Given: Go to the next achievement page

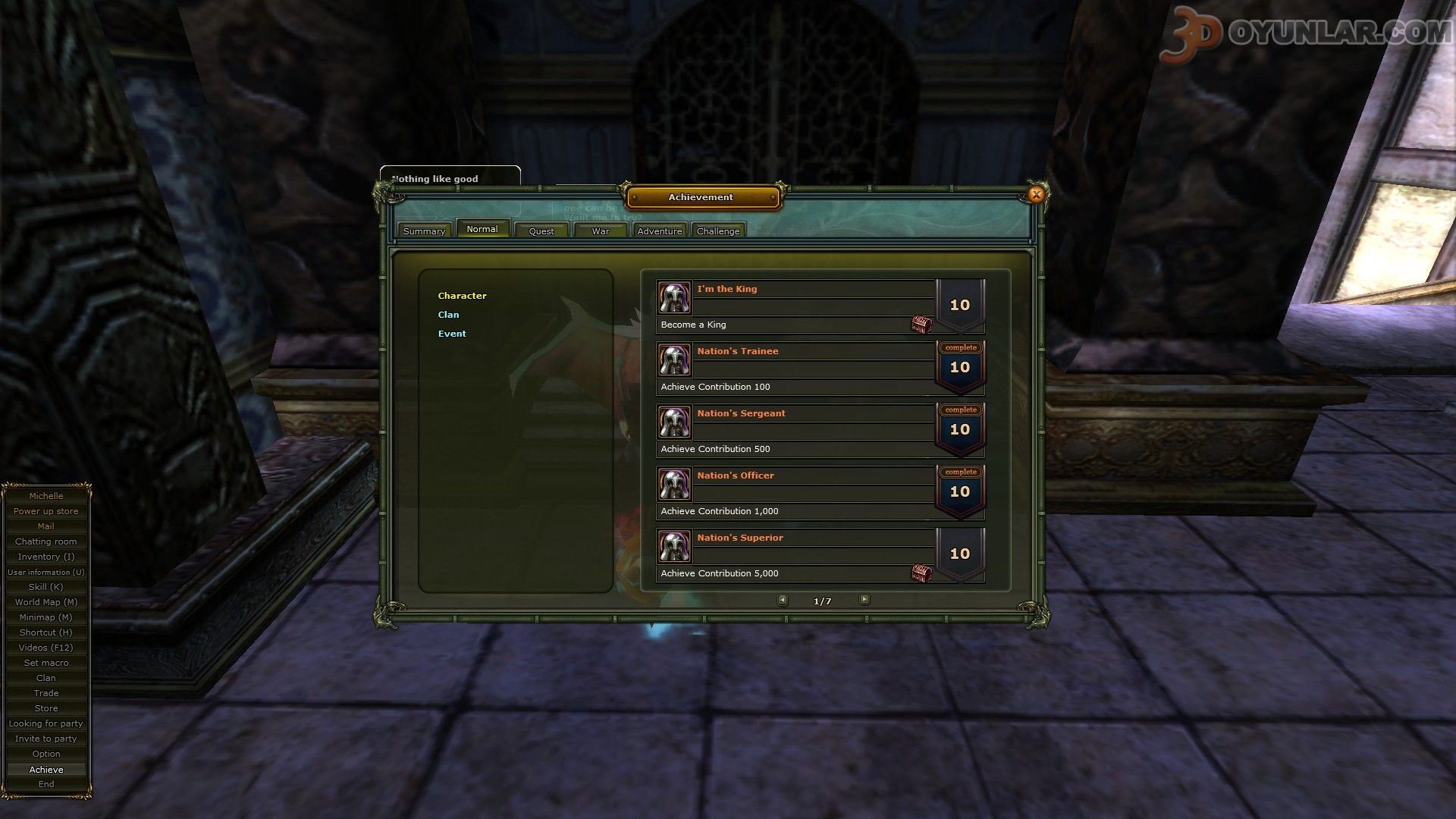Looking at the screenshot, I should point(864,600).
